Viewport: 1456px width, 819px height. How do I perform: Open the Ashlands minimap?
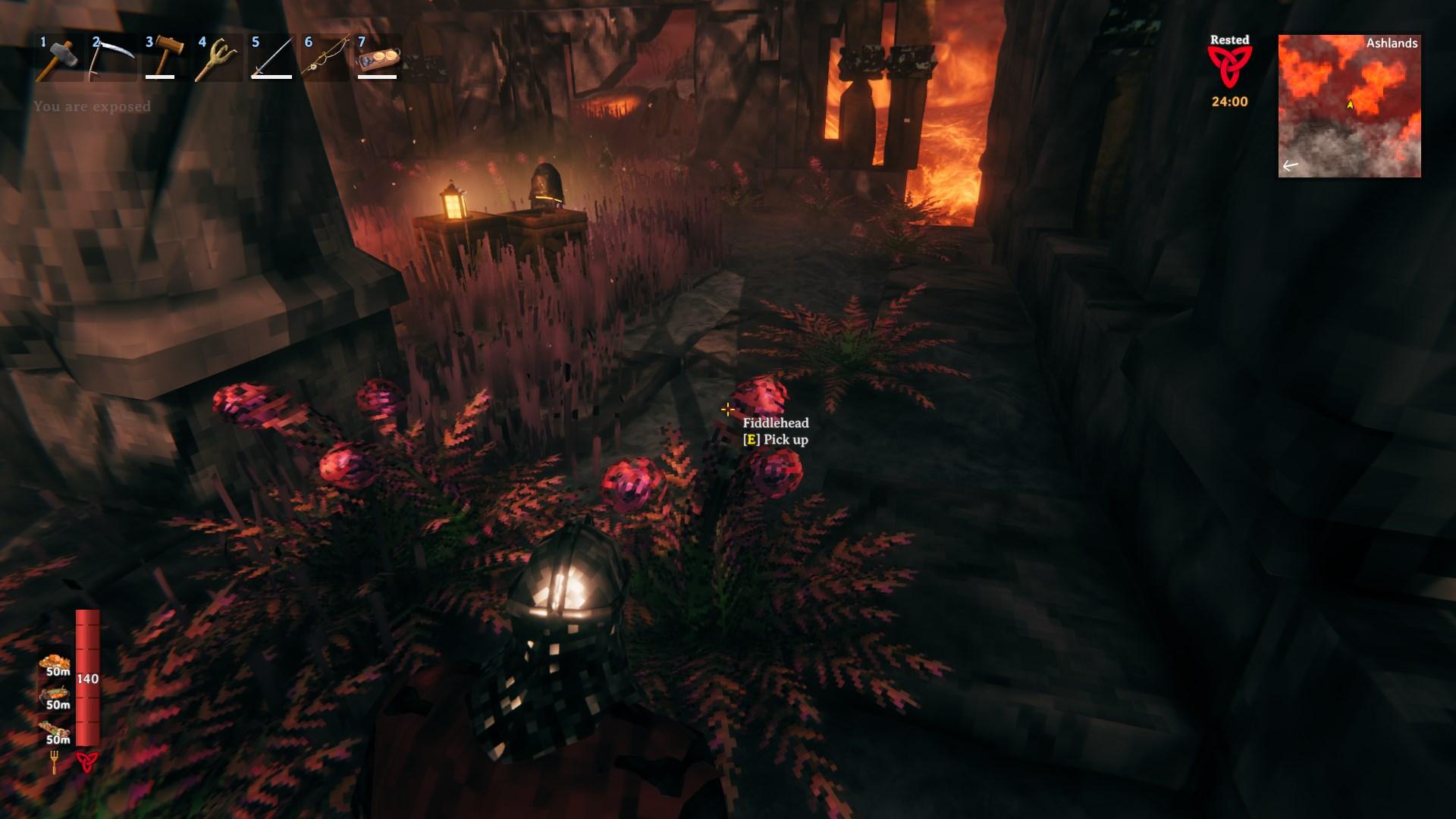click(x=1349, y=106)
